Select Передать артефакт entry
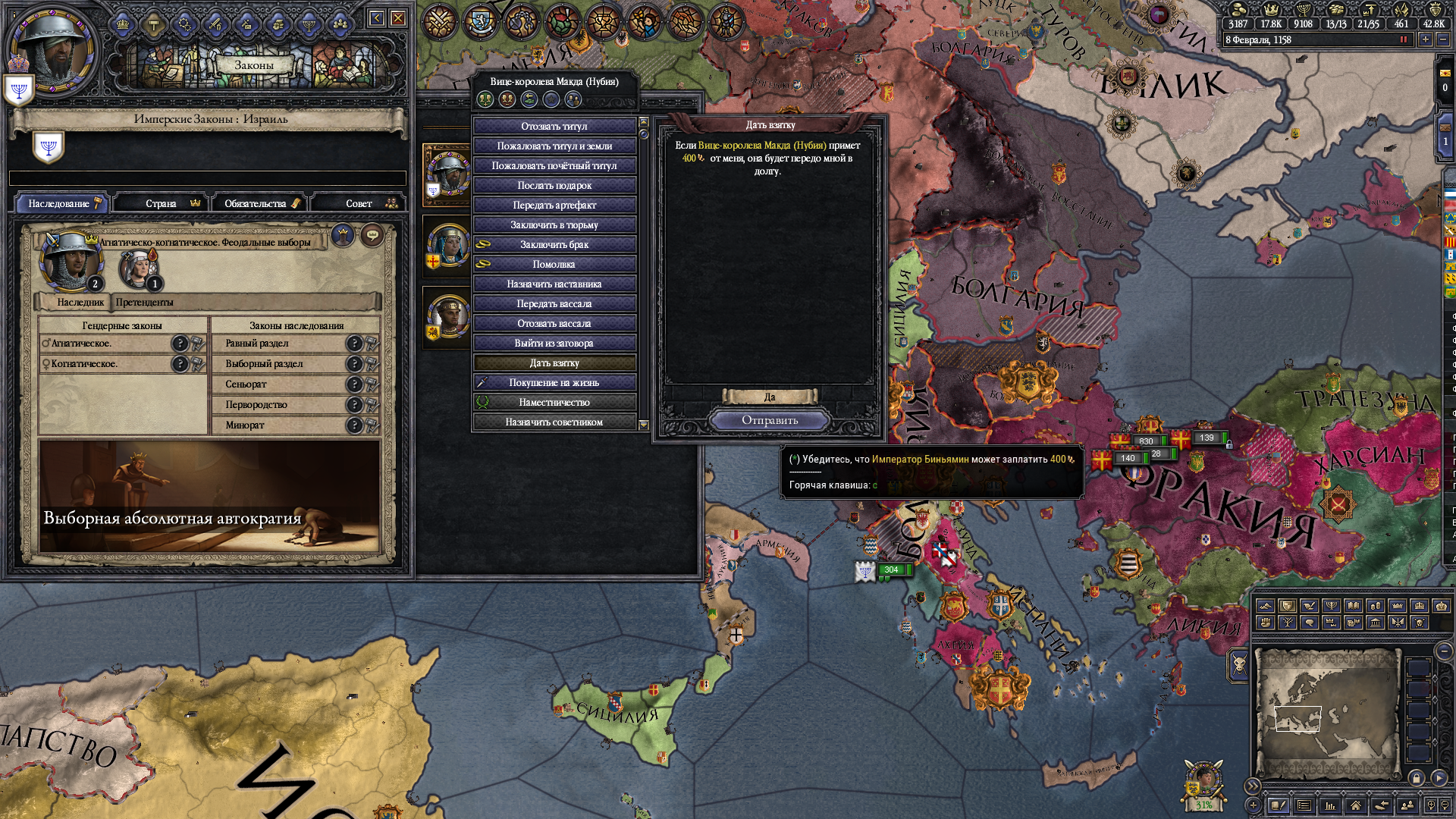Screen dimensions: 1456x819 coord(554,205)
